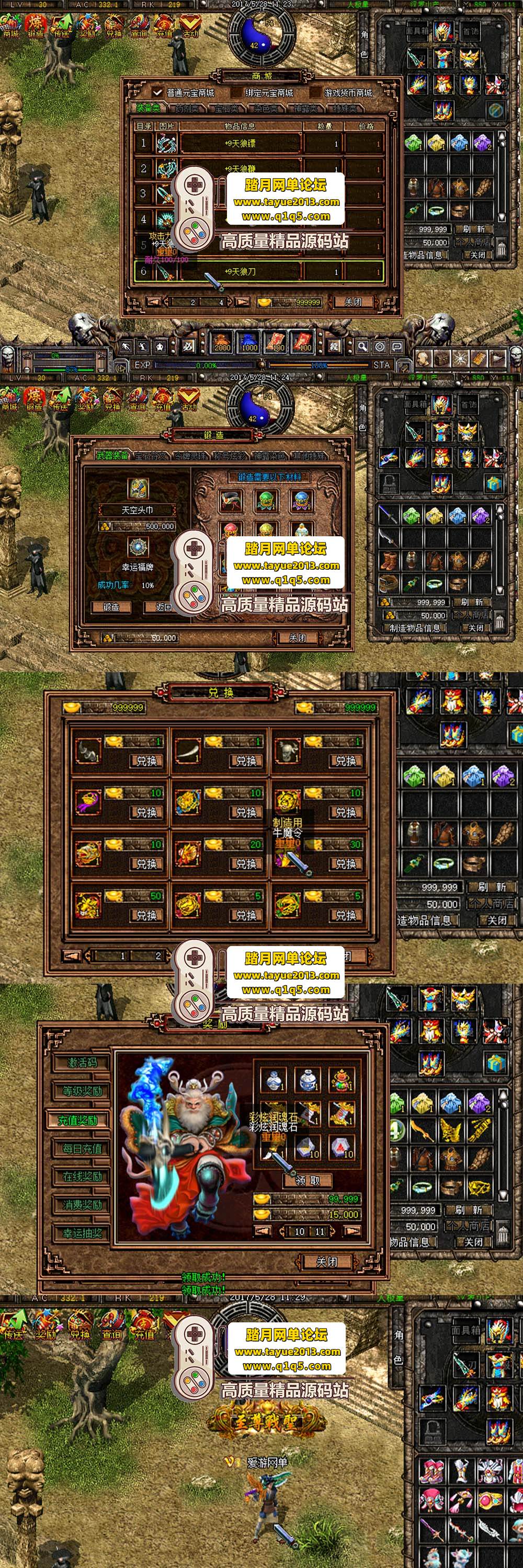The image size is (523, 1568).
Task: Select the 天空头巾 forge item icon
Action: pos(138,488)
